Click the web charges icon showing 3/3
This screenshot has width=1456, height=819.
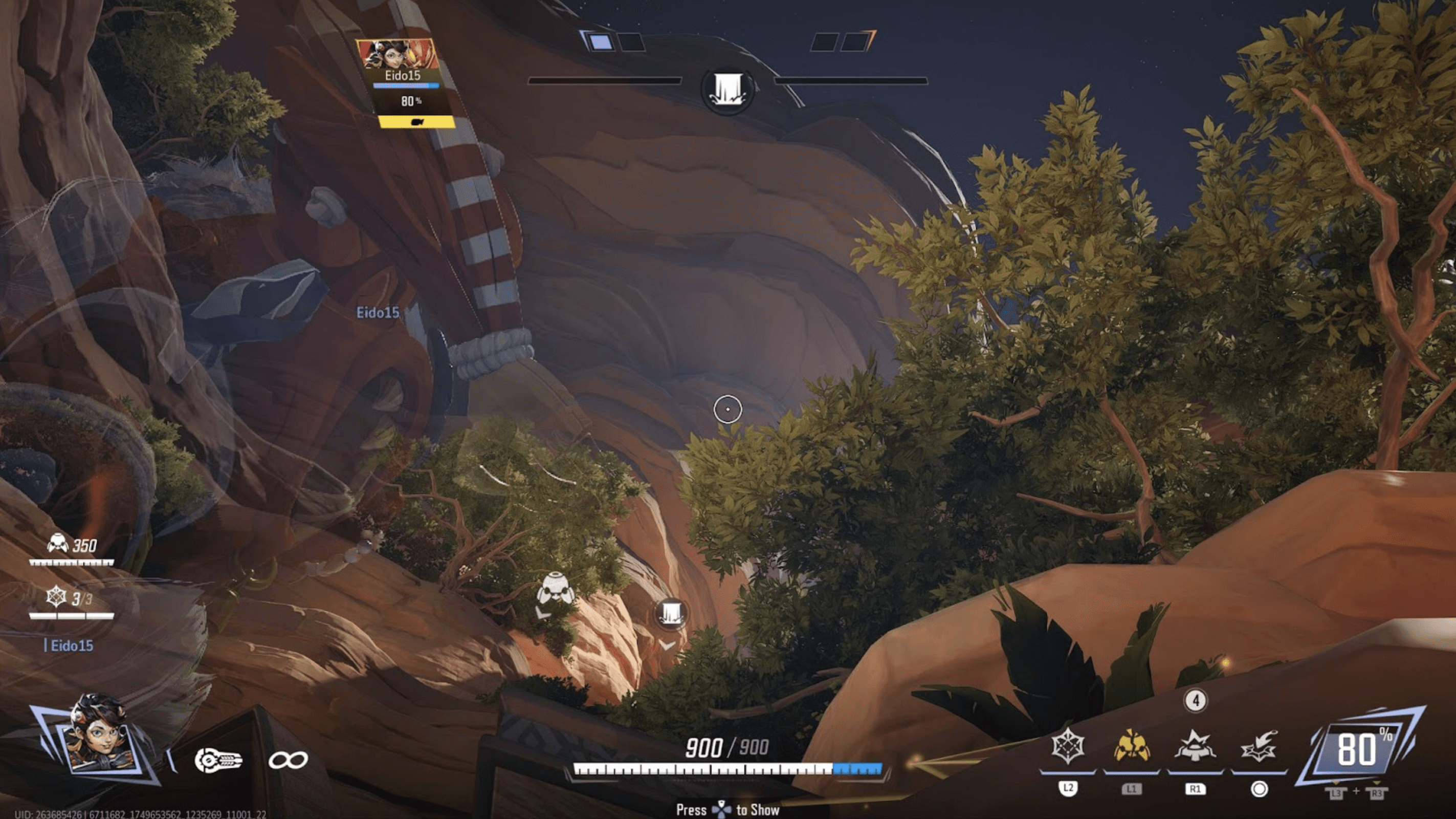pyautogui.click(x=56, y=597)
